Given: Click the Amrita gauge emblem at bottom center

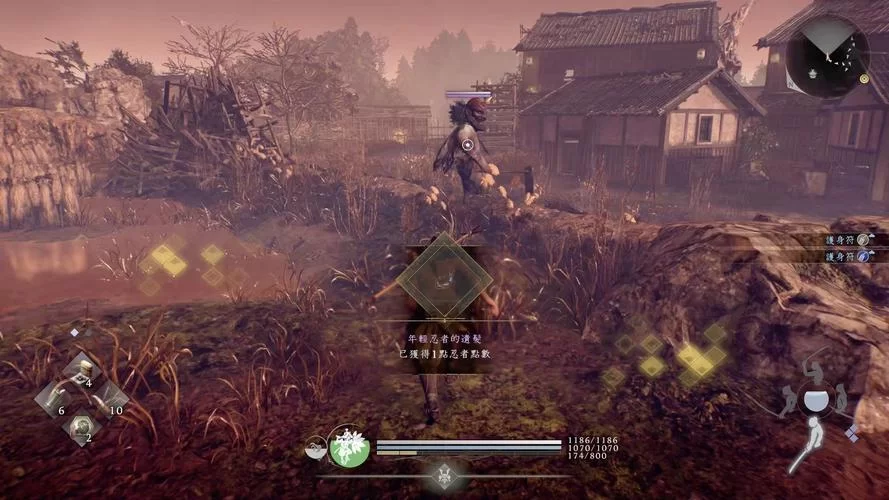Looking at the screenshot, I should point(444,476).
